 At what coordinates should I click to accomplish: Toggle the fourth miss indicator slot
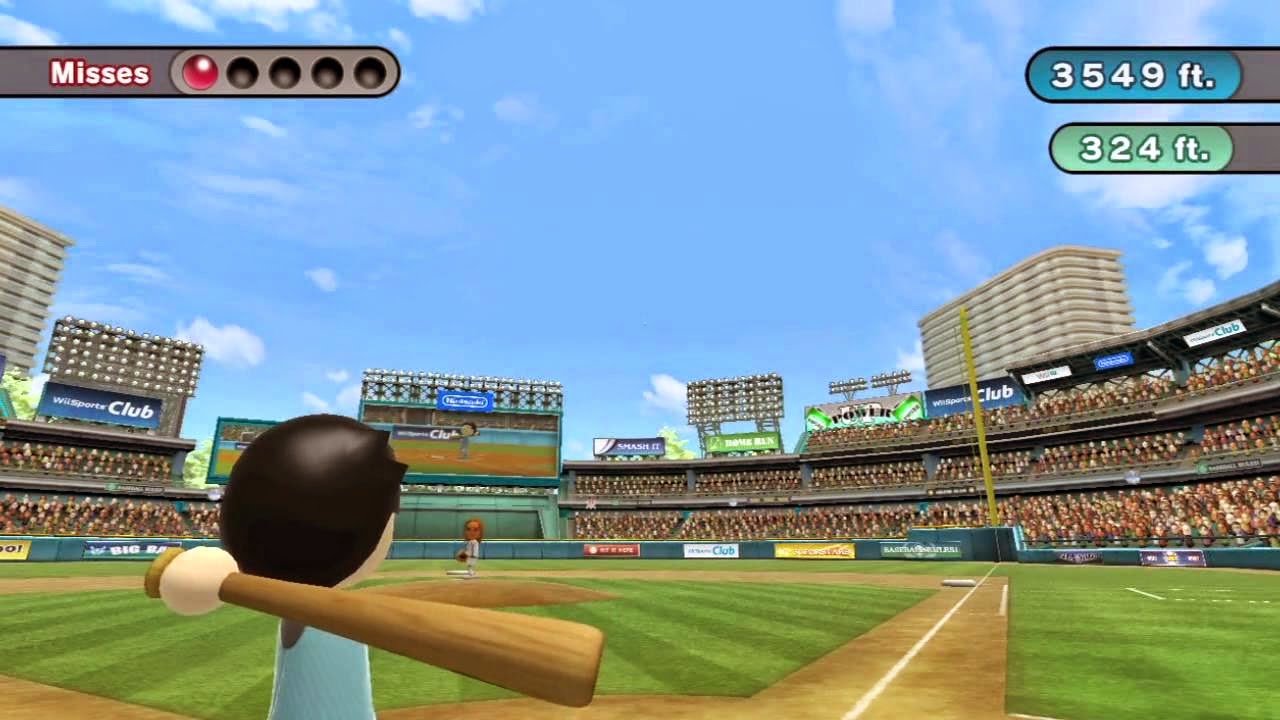[x=326, y=73]
